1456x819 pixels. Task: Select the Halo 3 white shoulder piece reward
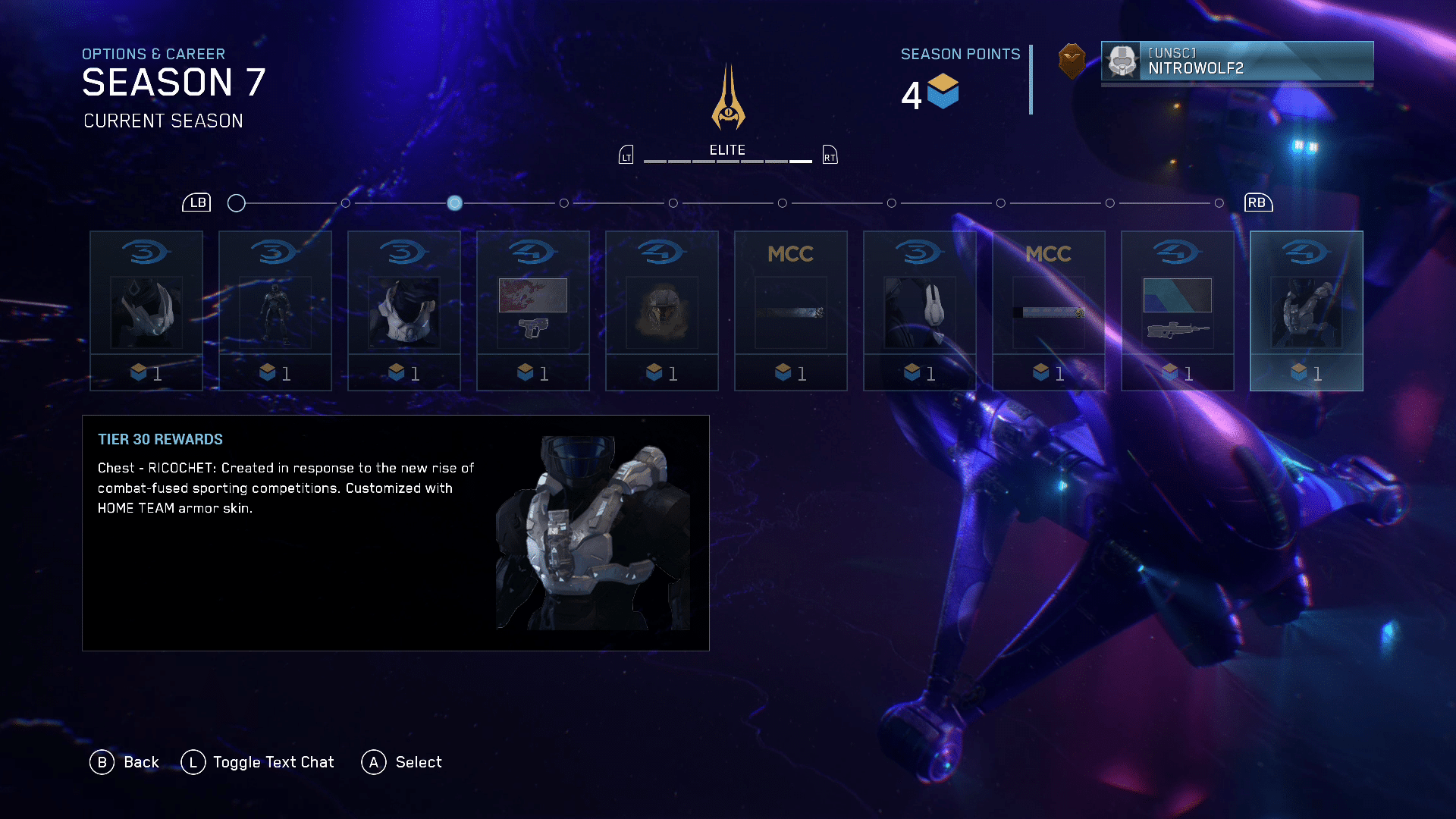tap(920, 311)
